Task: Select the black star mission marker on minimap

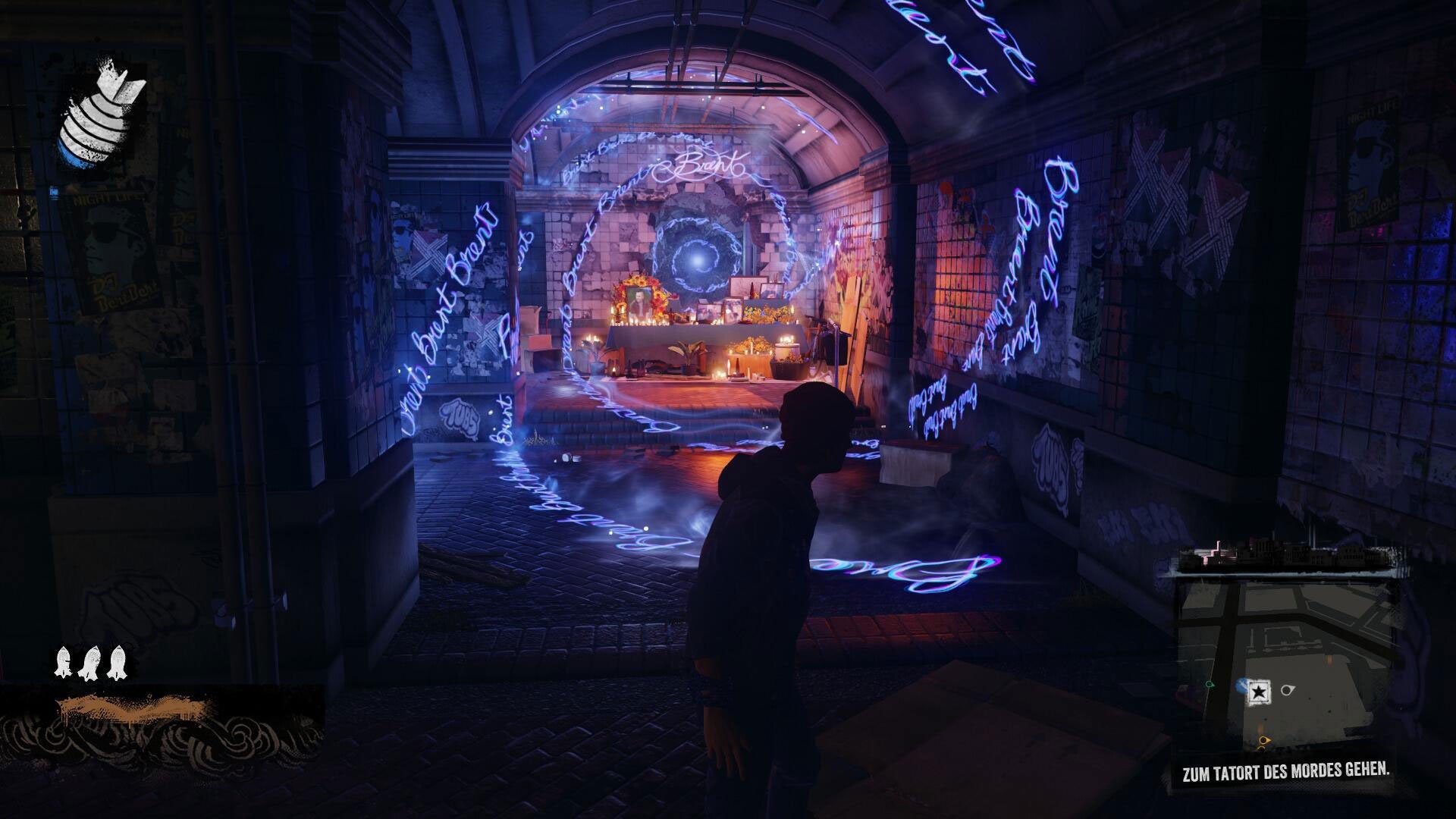Action: 1260,691
